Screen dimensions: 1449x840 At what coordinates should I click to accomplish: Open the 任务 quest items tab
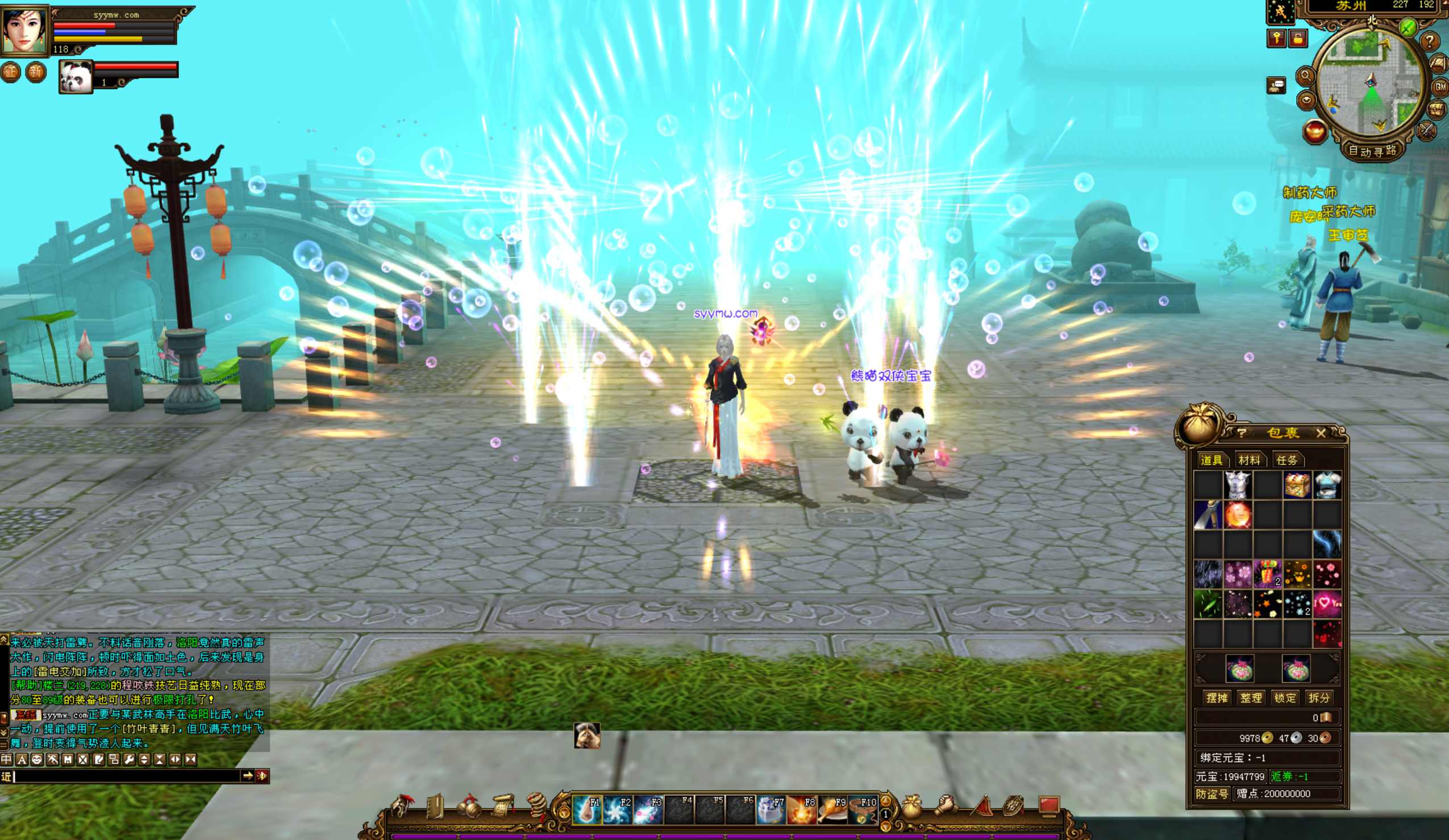[x=1286, y=460]
